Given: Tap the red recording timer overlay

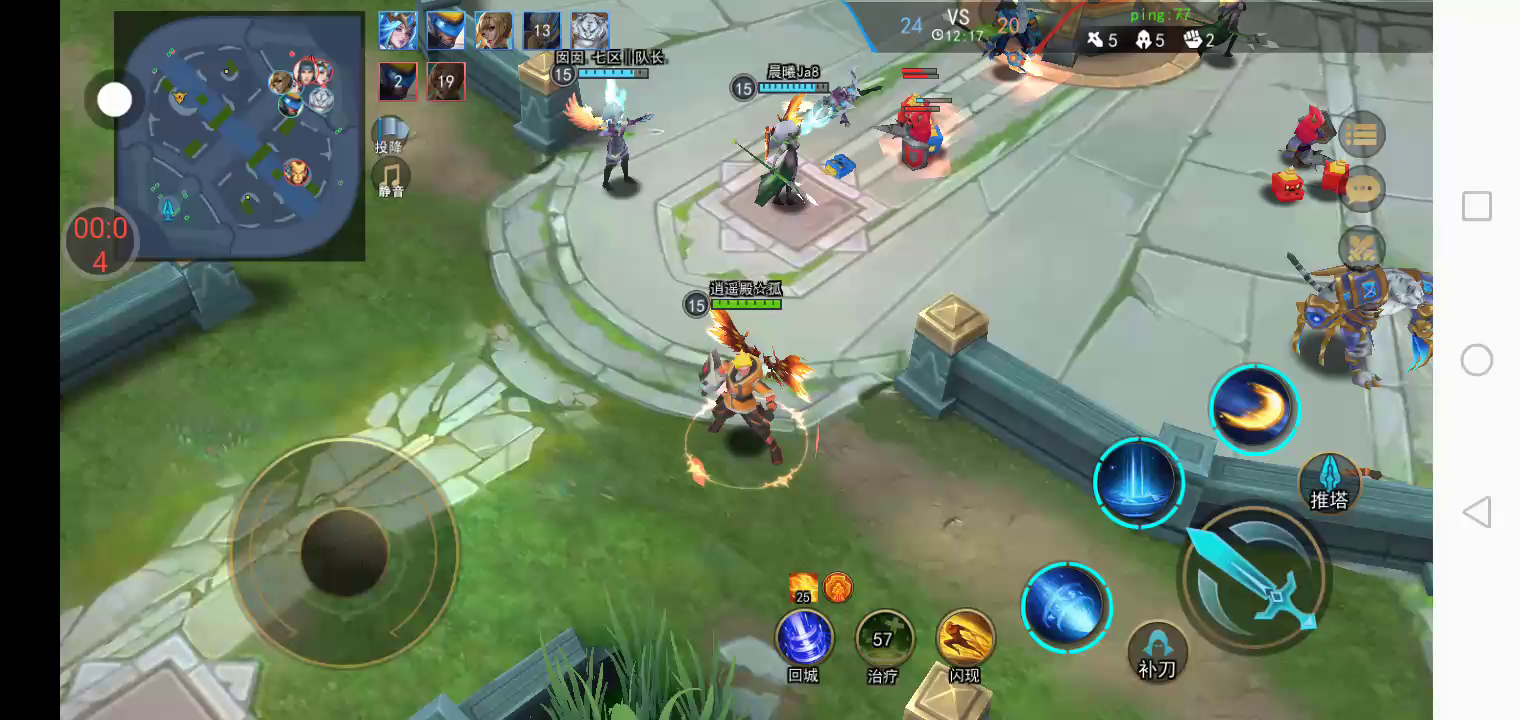Looking at the screenshot, I should (100, 243).
